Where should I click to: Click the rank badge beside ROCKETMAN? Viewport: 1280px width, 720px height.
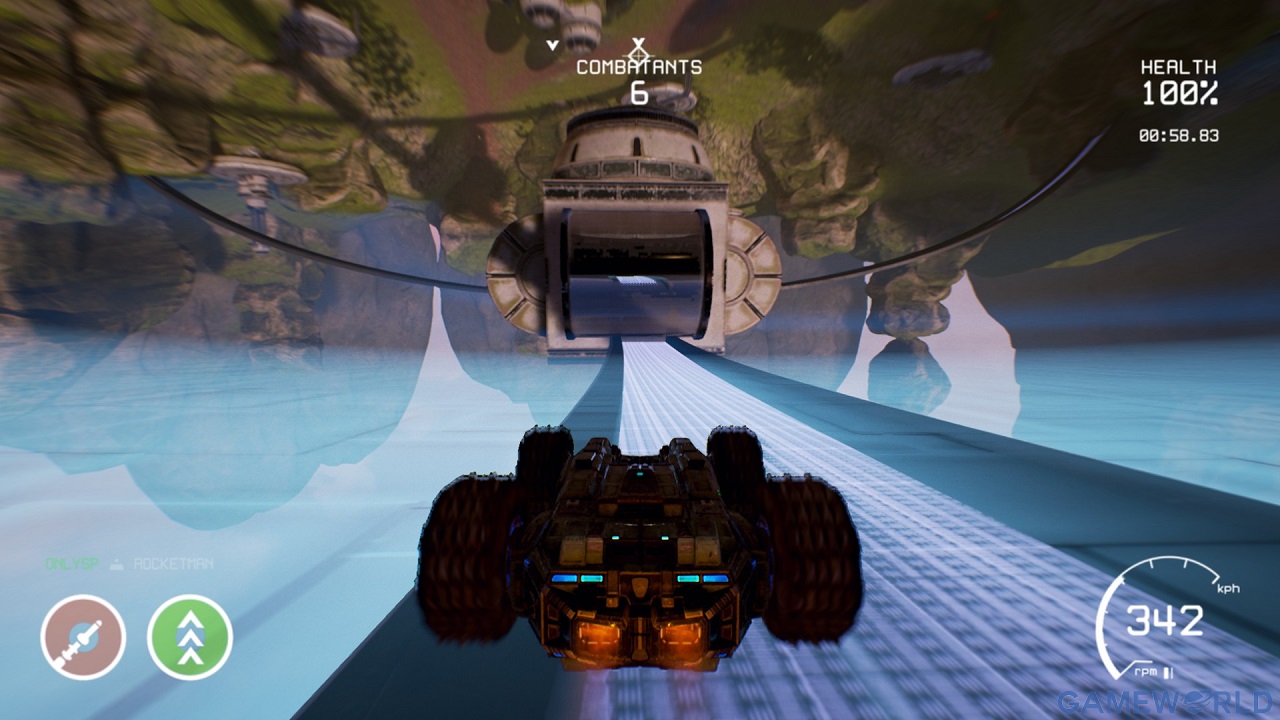(119, 563)
